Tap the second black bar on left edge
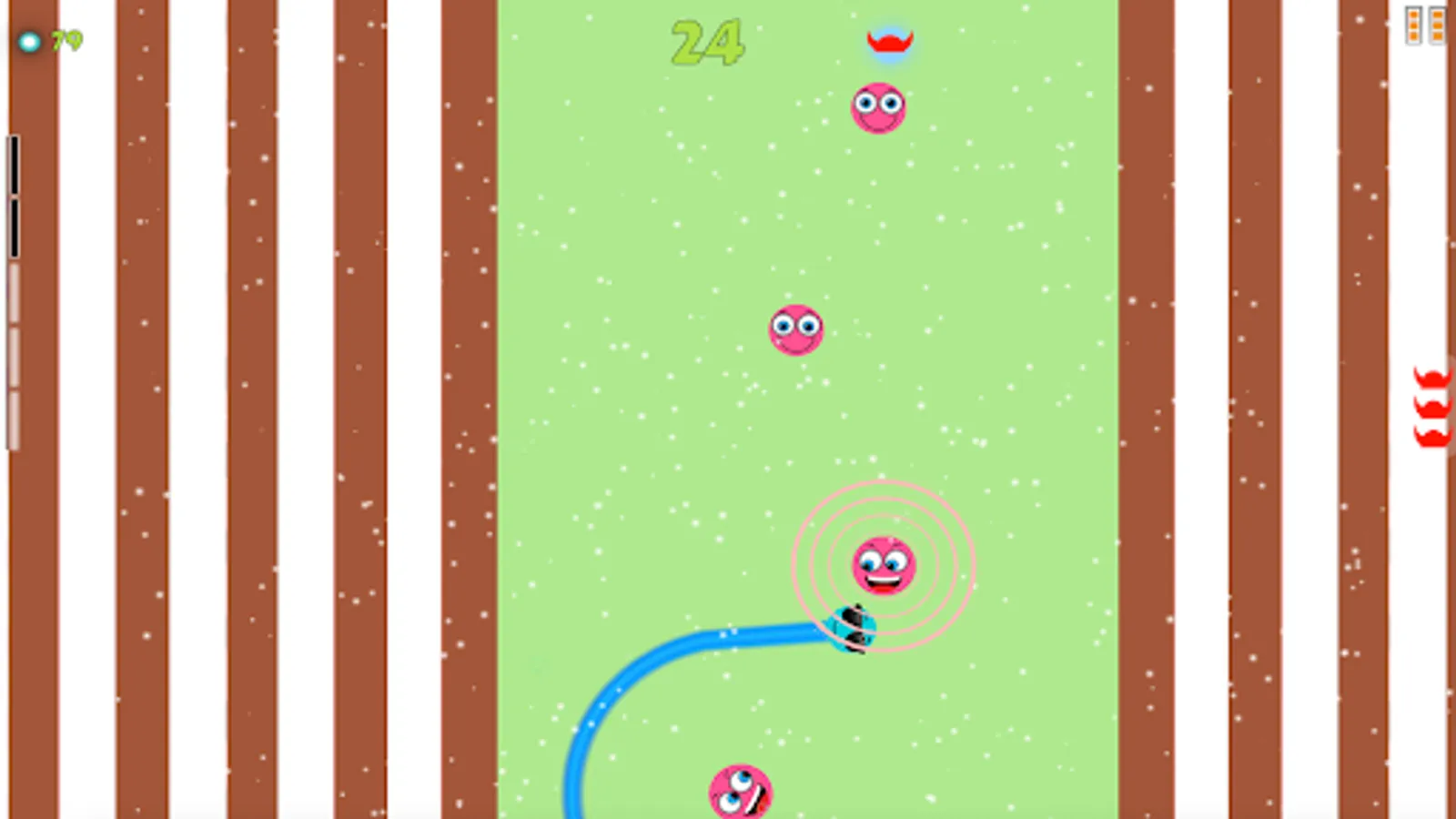This screenshot has height=819, width=1456. (15, 227)
